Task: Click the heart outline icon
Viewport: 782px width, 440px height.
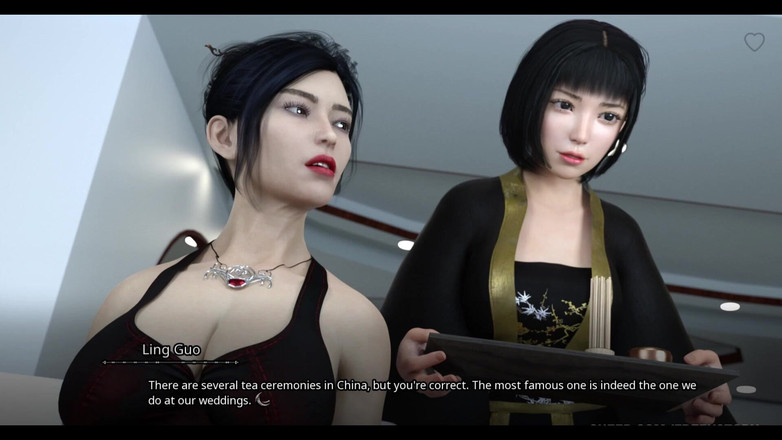Action: [754, 42]
